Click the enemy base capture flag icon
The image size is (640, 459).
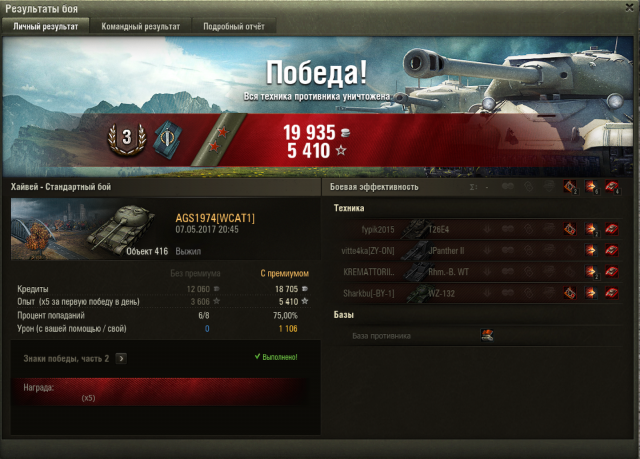coord(487,336)
